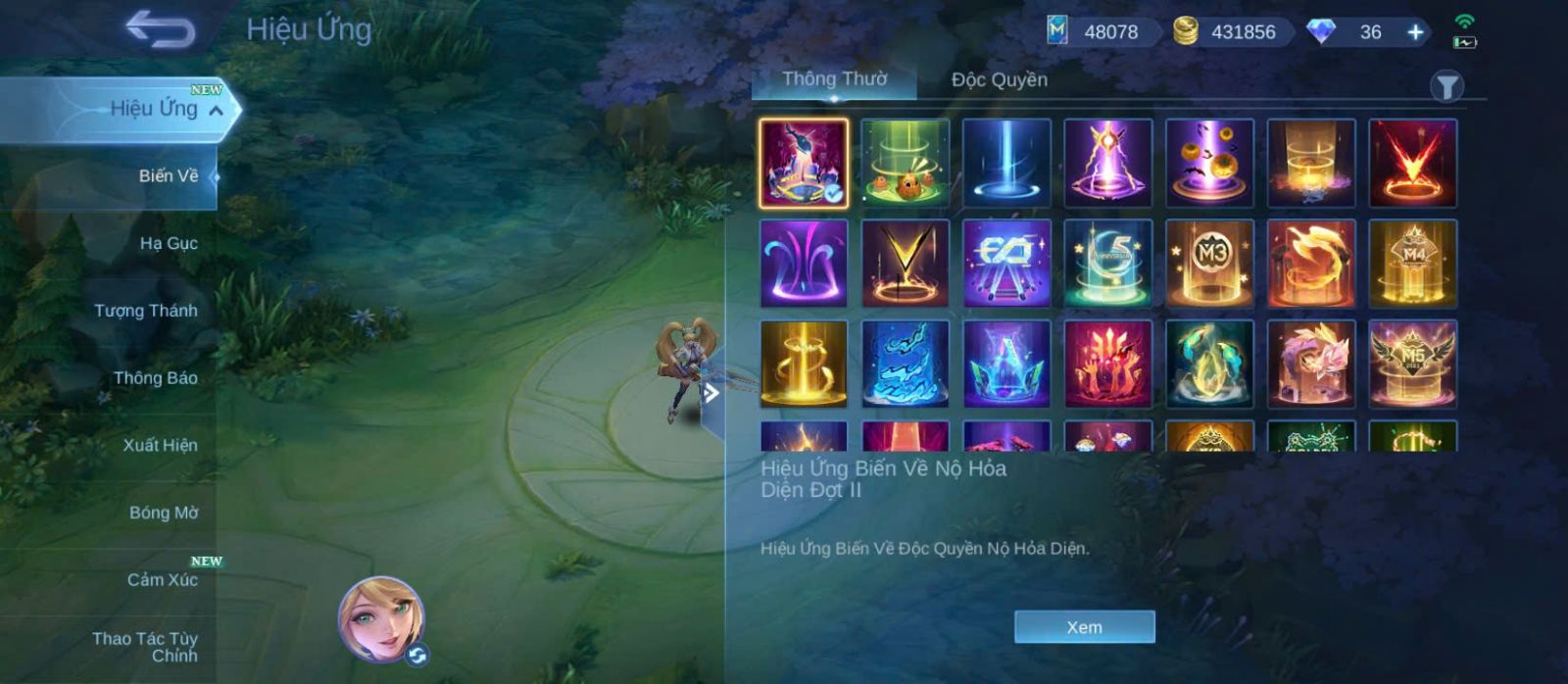Screen dimensions: 1568x684
Task: Open the Hạ Gục effects category
Action: [x=168, y=243]
